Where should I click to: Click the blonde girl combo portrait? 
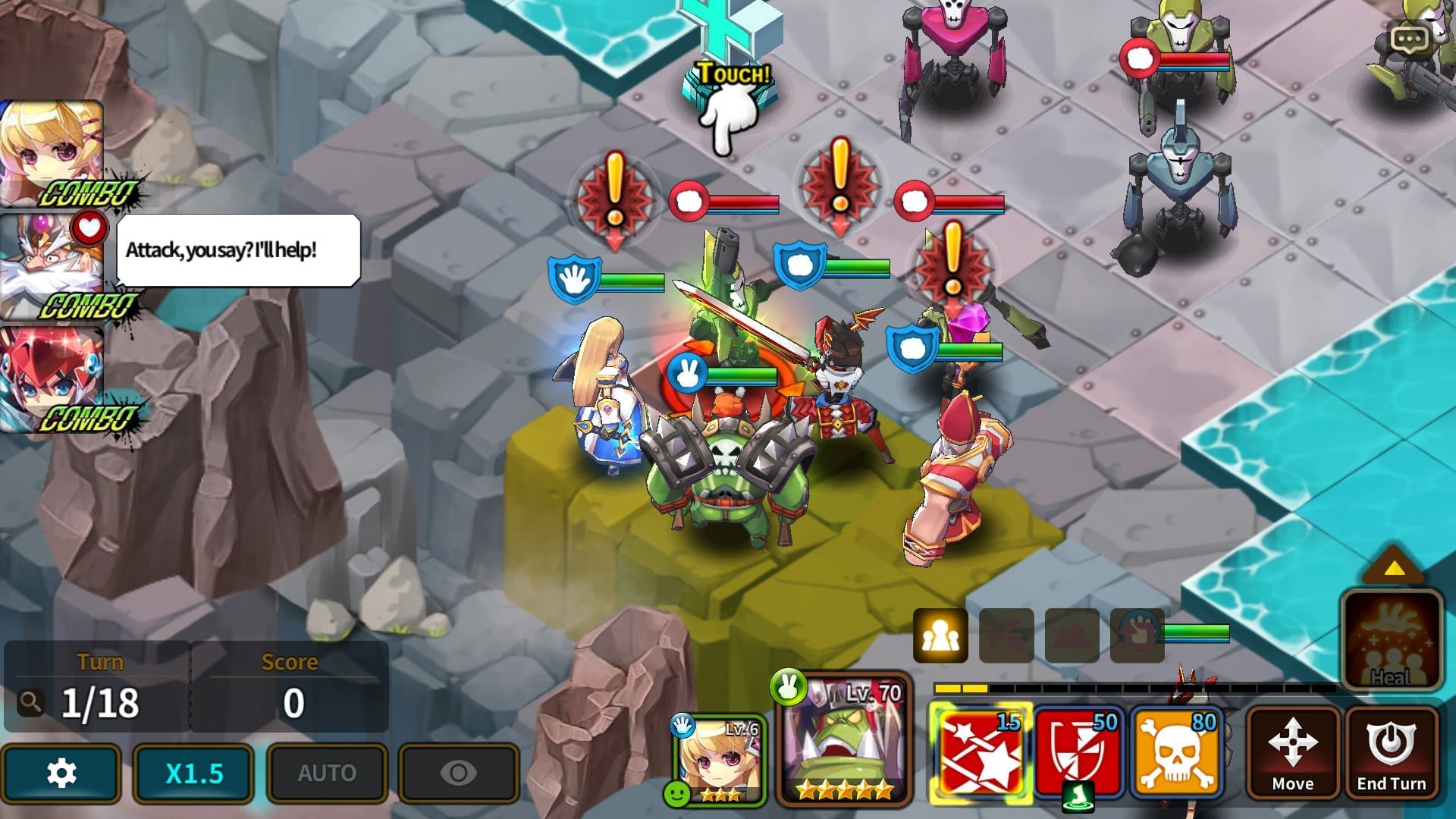52,152
